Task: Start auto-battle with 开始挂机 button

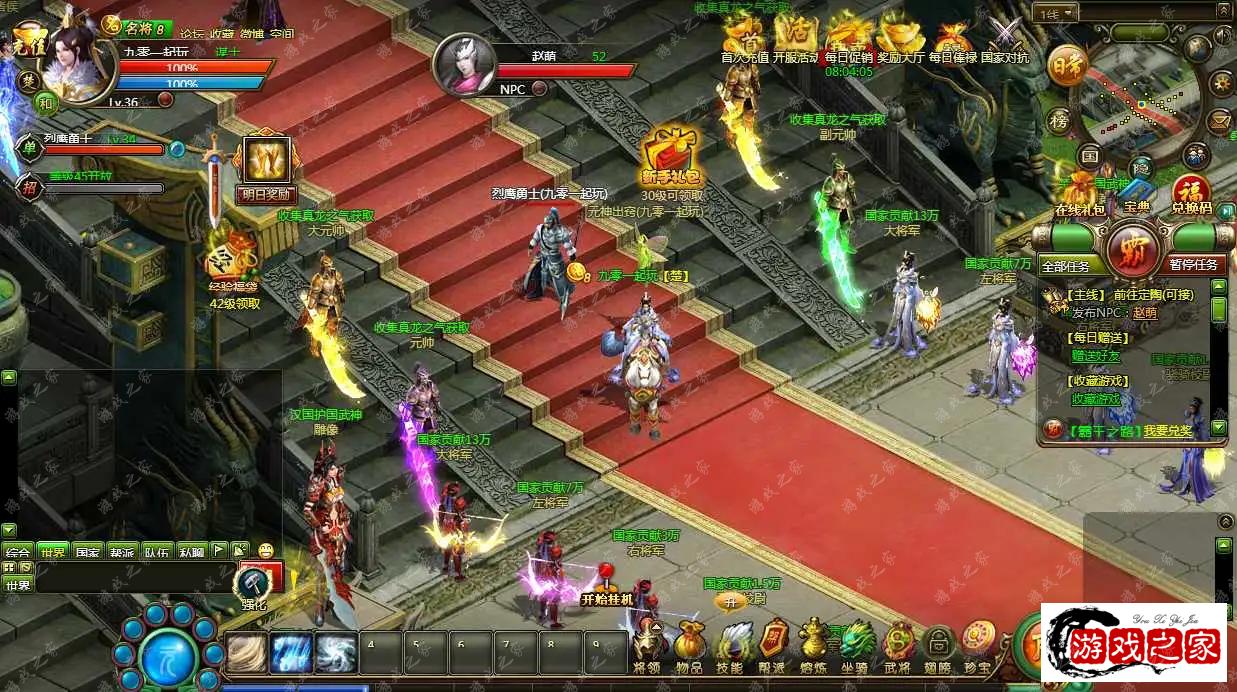Action: [x=607, y=598]
